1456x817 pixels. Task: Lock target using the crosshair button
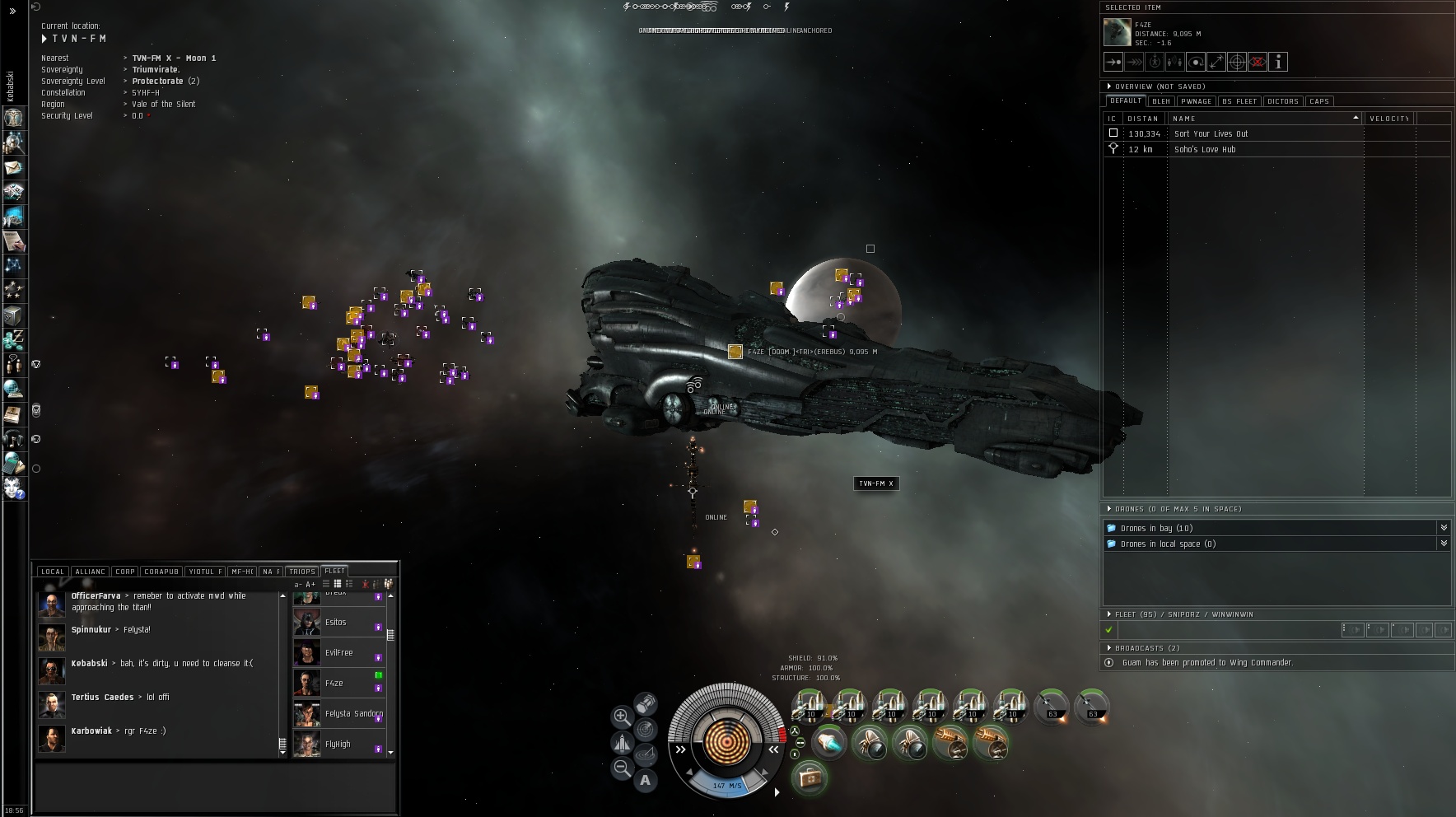(x=1237, y=62)
